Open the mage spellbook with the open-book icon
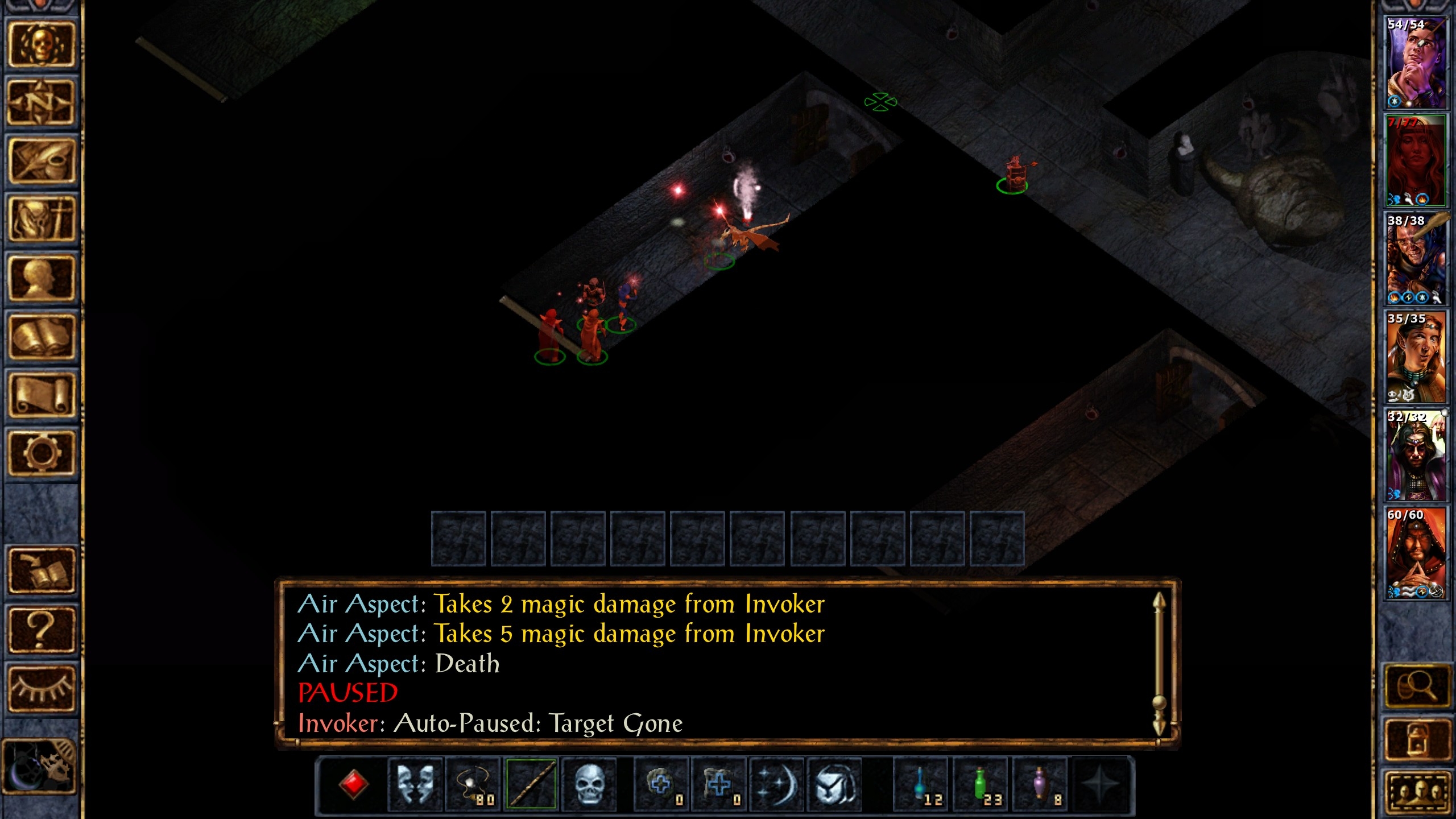 [41, 337]
